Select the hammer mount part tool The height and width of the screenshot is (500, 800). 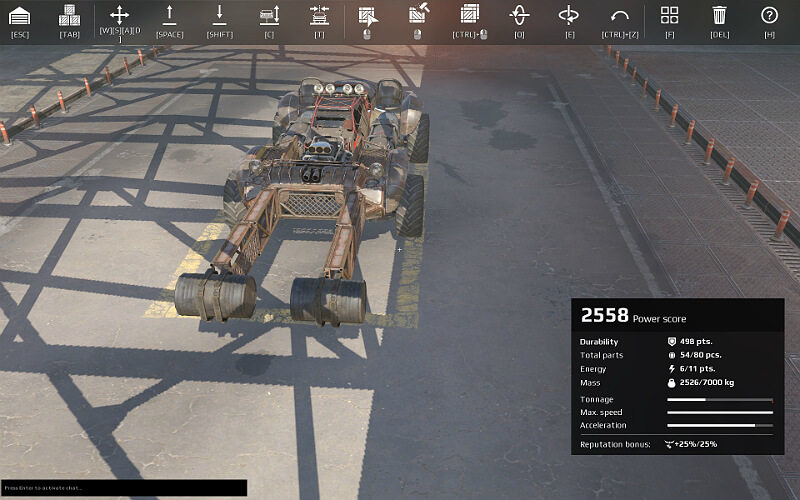pyautogui.click(x=418, y=15)
